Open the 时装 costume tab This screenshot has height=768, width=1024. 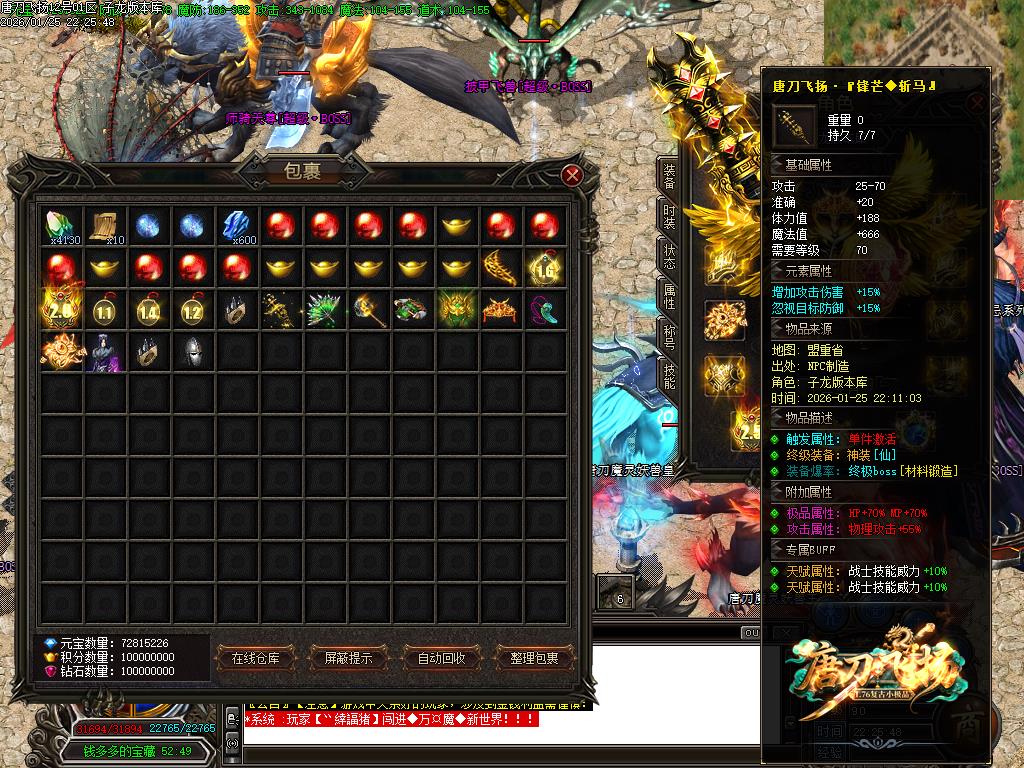coord(669,217)
